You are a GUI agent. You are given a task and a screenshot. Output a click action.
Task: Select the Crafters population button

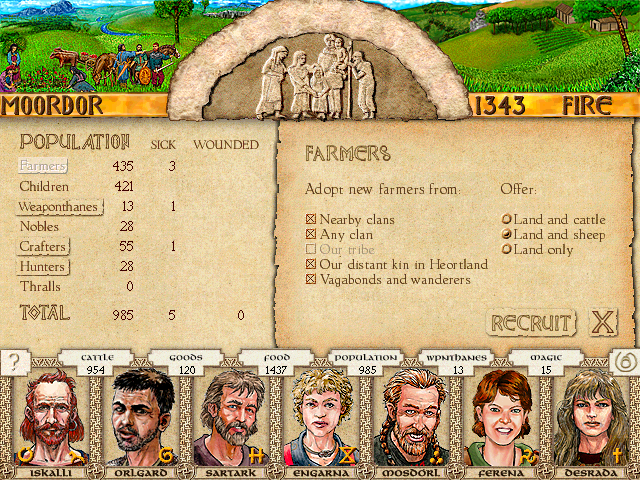click(x=44, y=247)
